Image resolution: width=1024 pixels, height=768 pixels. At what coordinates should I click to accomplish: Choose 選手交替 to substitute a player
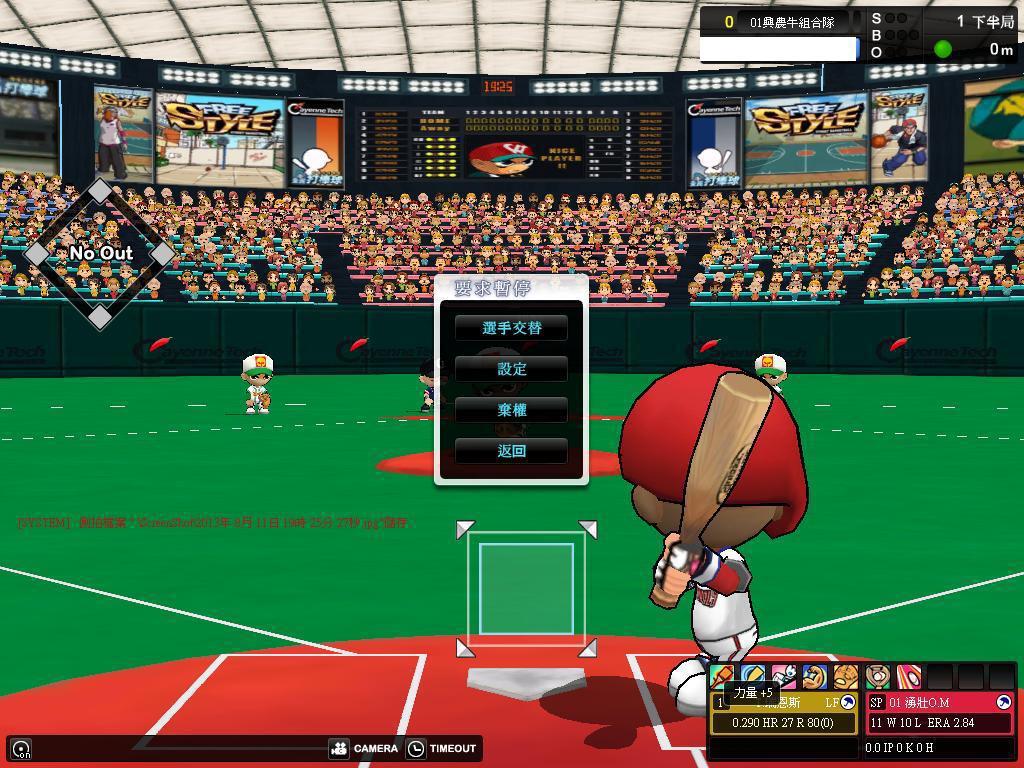point(511,328)
